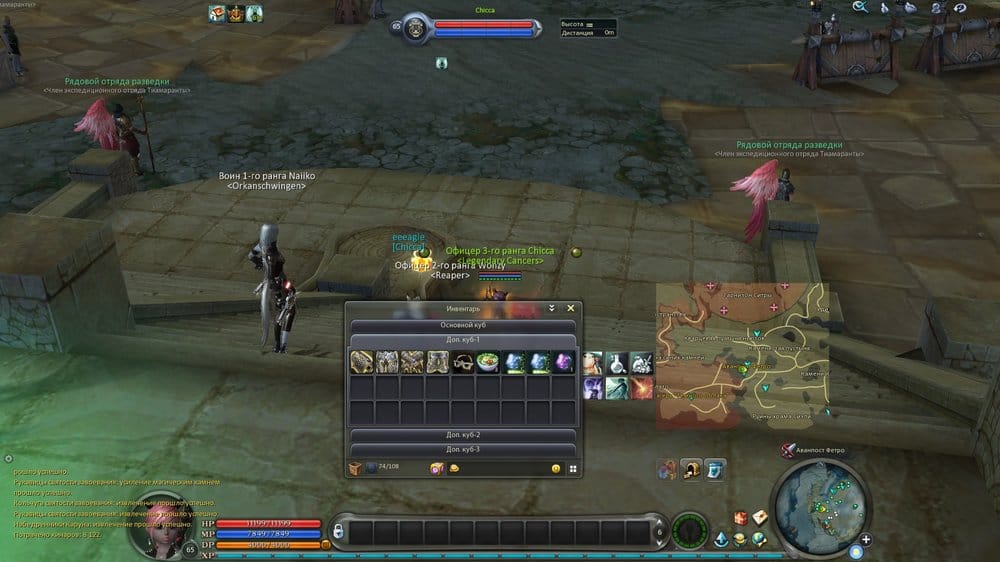Open the crate icon in inventory footer

pyautogui.click(x=355, y=468)
